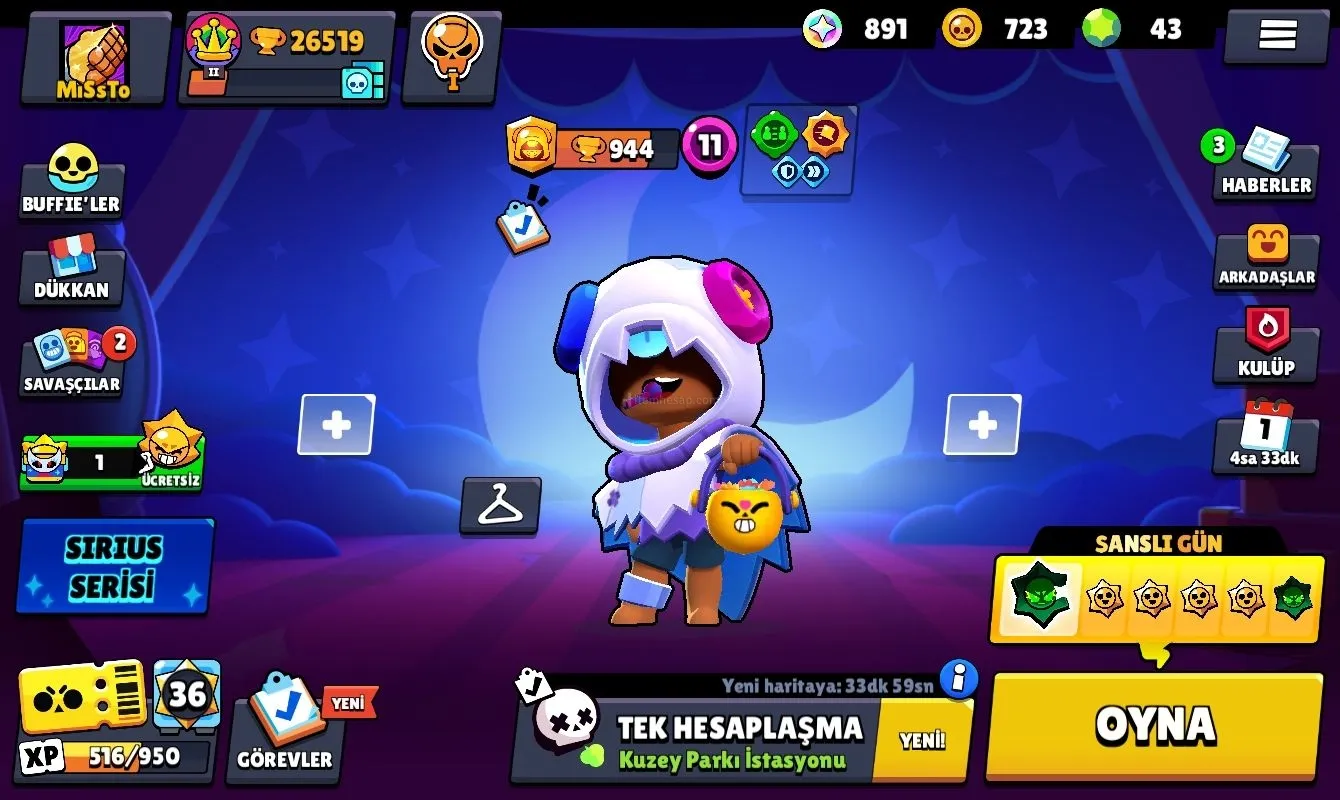Open the MiSsTo player profile

(95, 58)
